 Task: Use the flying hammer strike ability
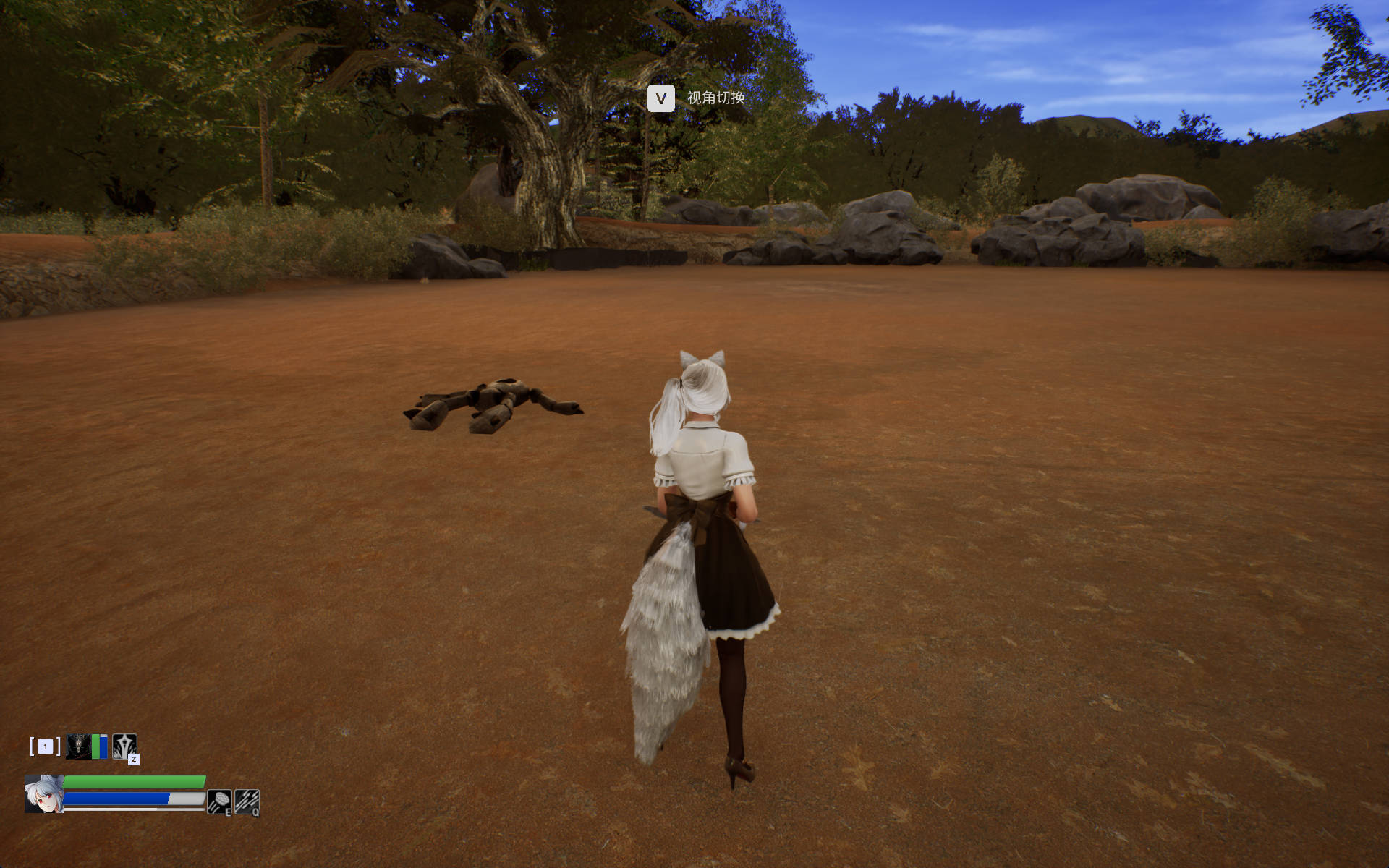coord(219,801)
